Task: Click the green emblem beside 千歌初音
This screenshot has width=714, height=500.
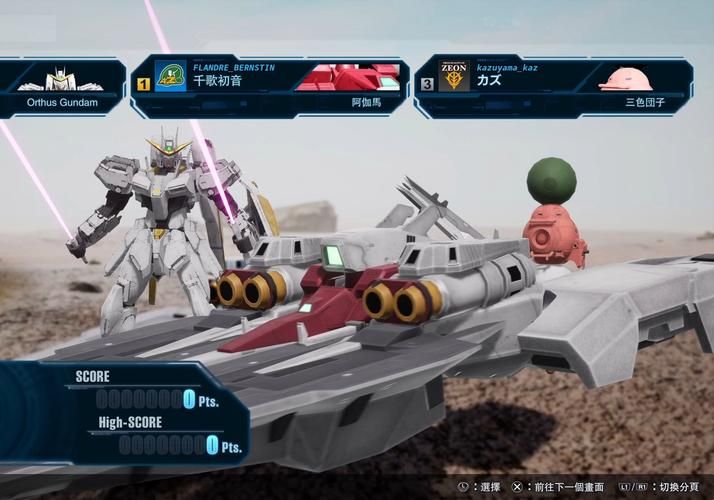Action: tap(170, 78)
